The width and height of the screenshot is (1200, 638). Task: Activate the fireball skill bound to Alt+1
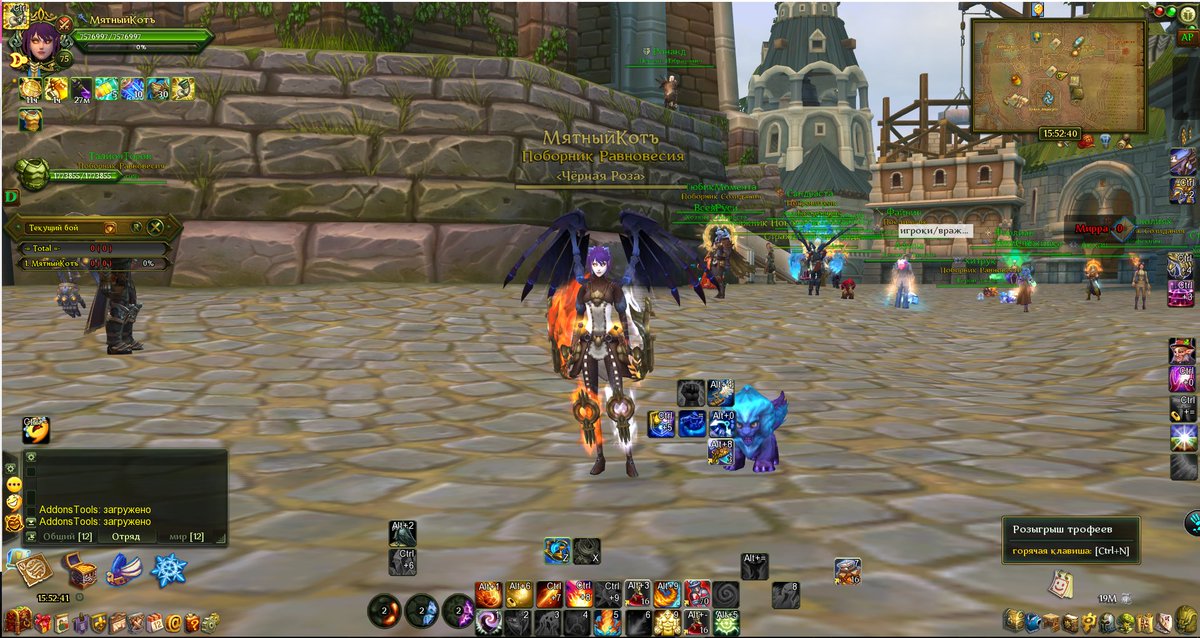click(488, 595)
